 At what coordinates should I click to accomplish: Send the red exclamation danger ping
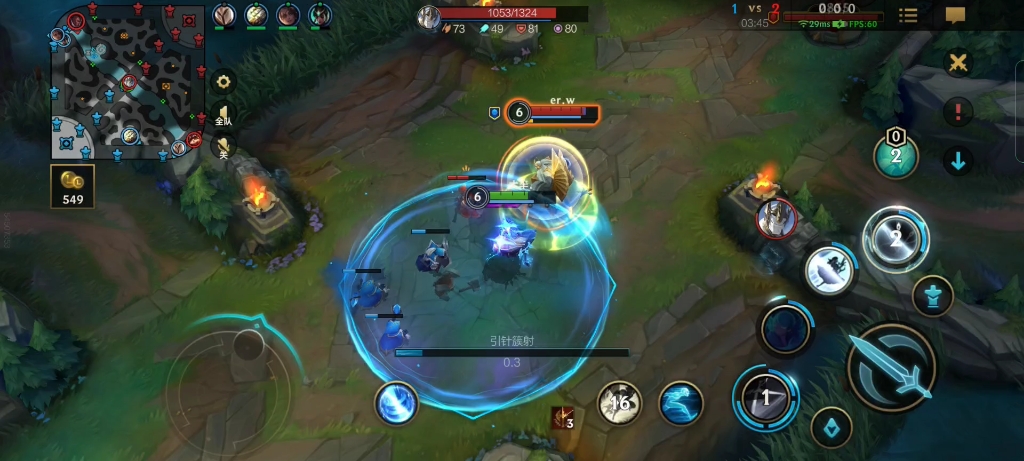[x=958, y=111]
